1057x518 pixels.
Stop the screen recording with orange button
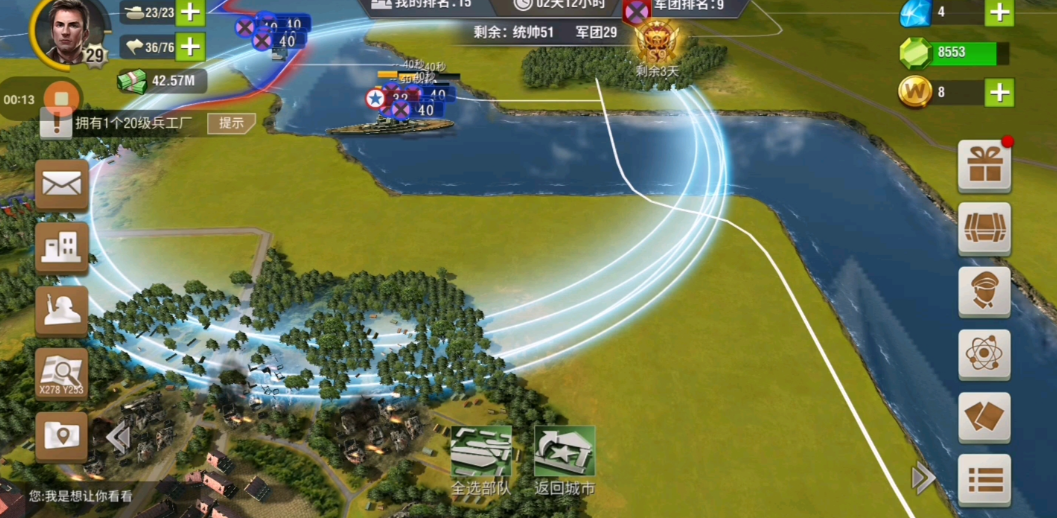click(x=61, y=99)
